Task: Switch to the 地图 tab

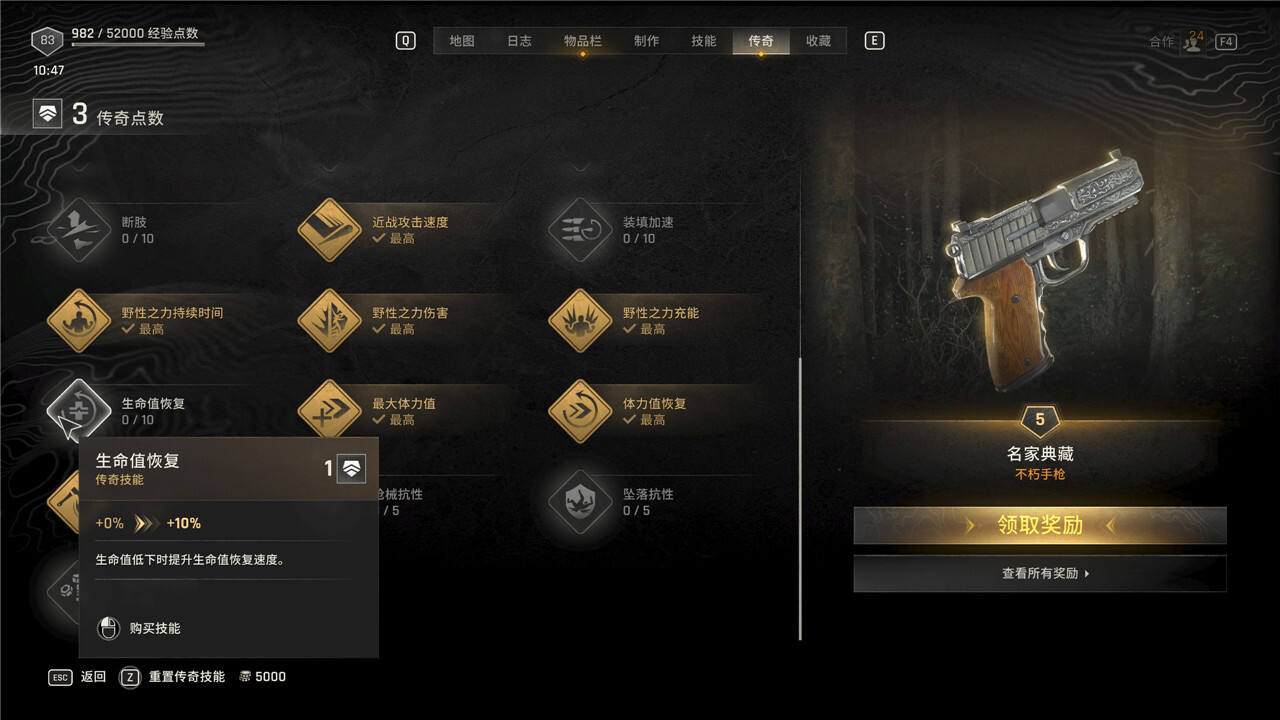Action: (461, 41)
